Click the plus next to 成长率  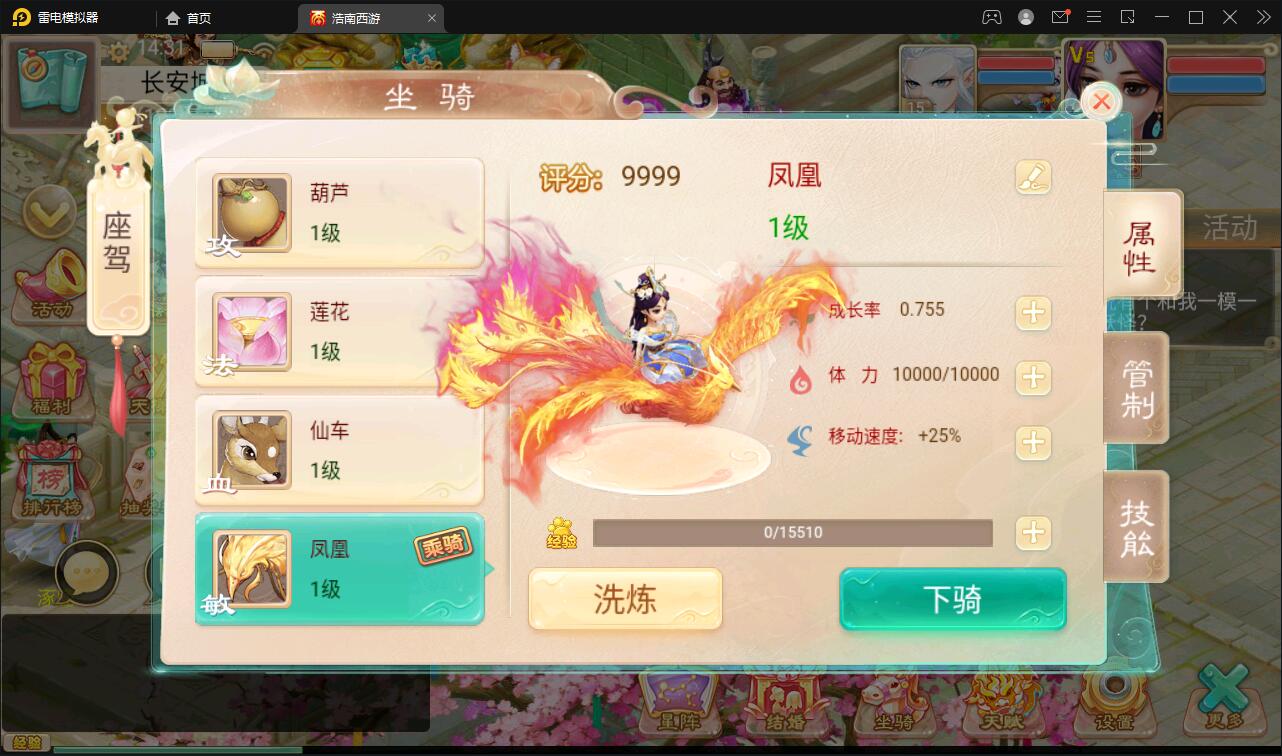[1034, 311]
